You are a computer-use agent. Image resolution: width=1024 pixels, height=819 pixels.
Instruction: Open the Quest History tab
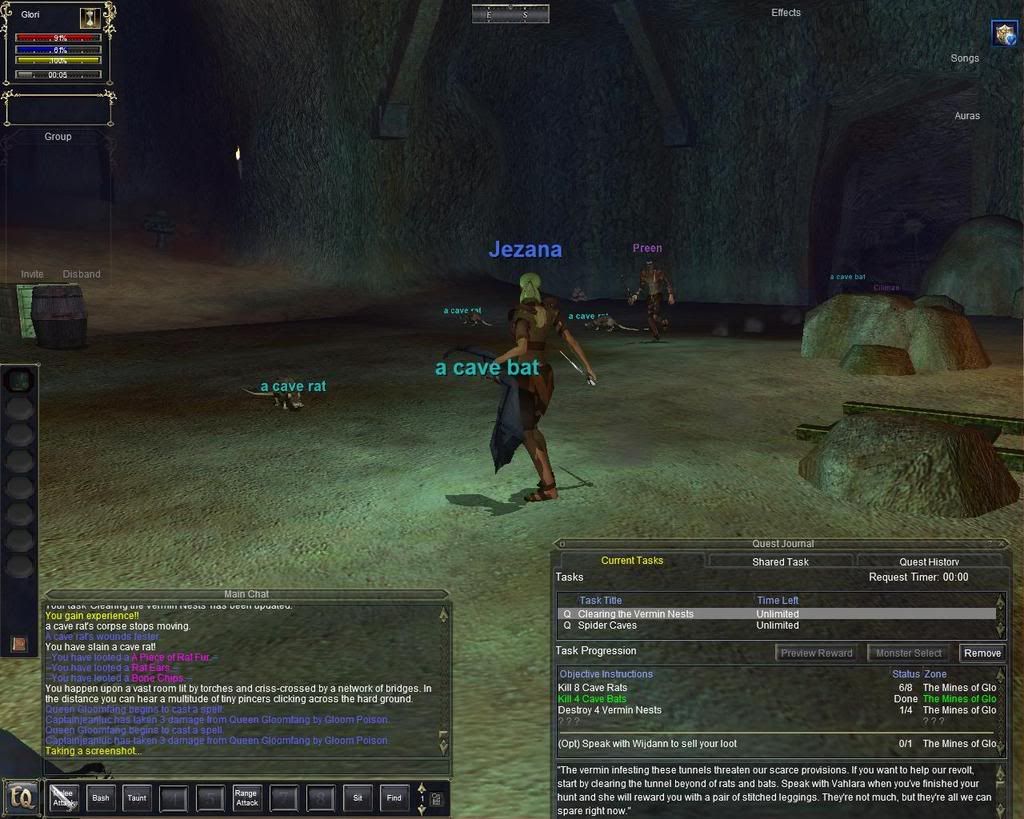pyautogui.click(x=929, y=562)
